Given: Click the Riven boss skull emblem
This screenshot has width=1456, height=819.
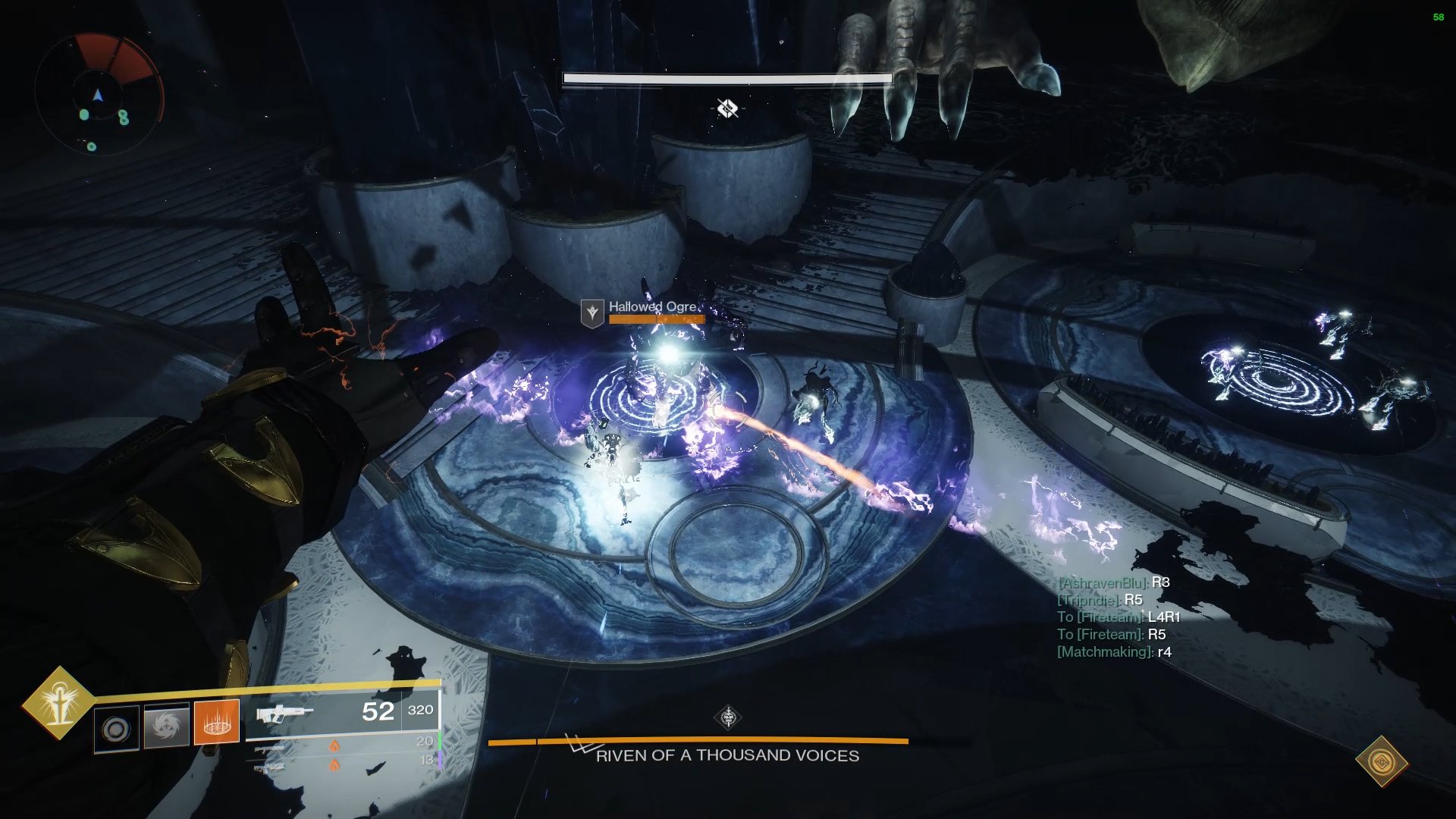Looking at the screenshot, I should (x=728, y=717).
